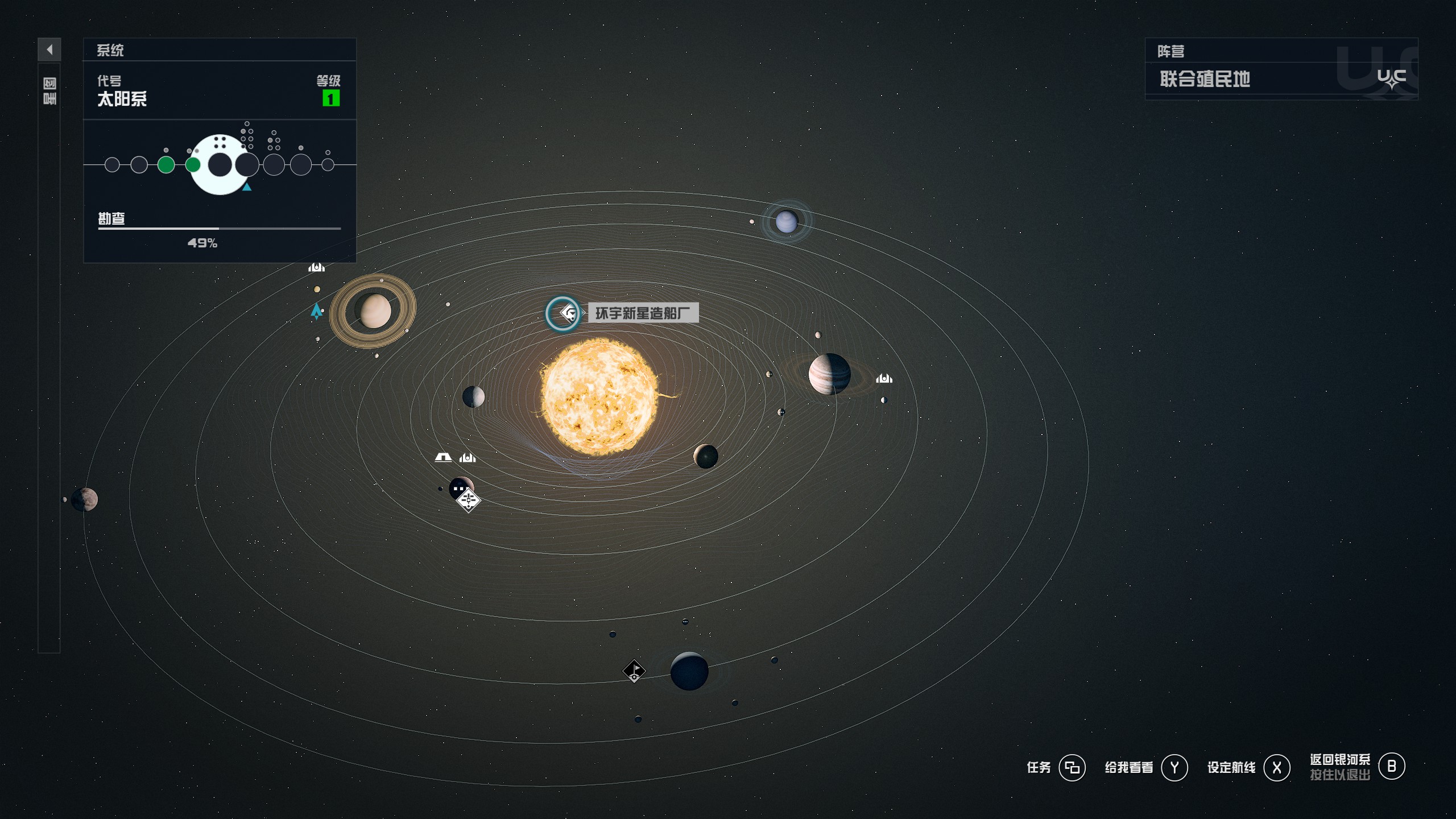Select the rightmost small planet dot in overview

329,165
